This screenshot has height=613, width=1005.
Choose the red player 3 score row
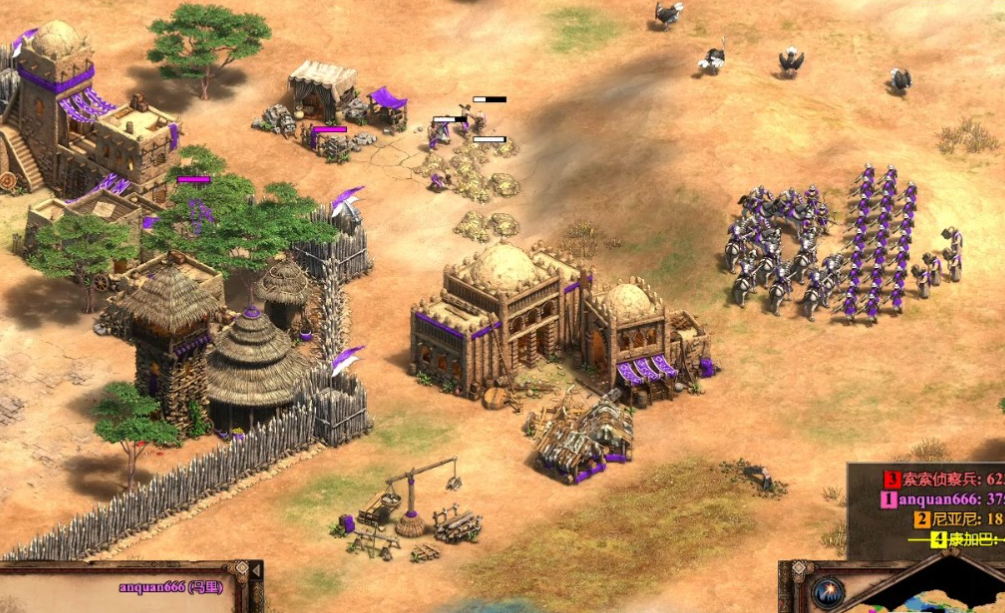coord(942,478)
